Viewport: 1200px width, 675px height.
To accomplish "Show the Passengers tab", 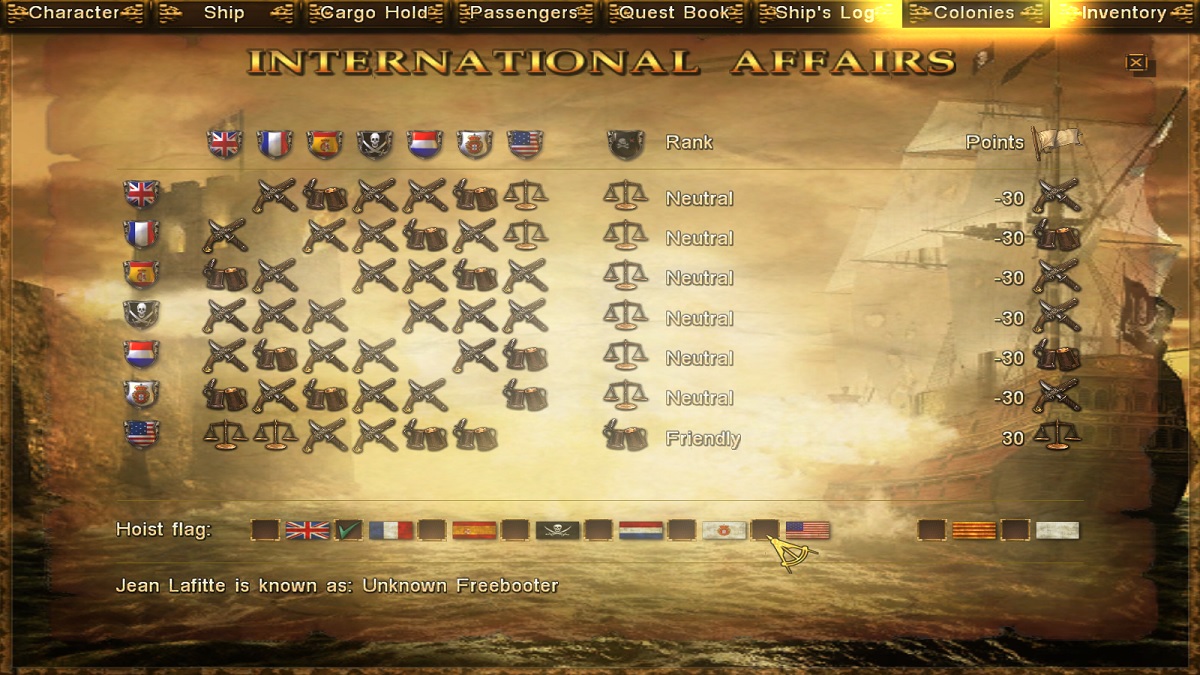I will [524, 13].
